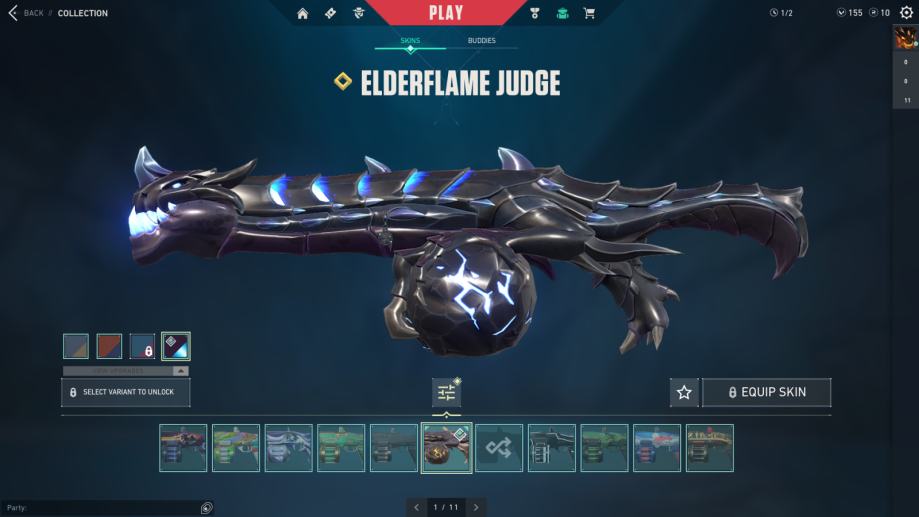Select the red and blue color variant

(109, 346)
